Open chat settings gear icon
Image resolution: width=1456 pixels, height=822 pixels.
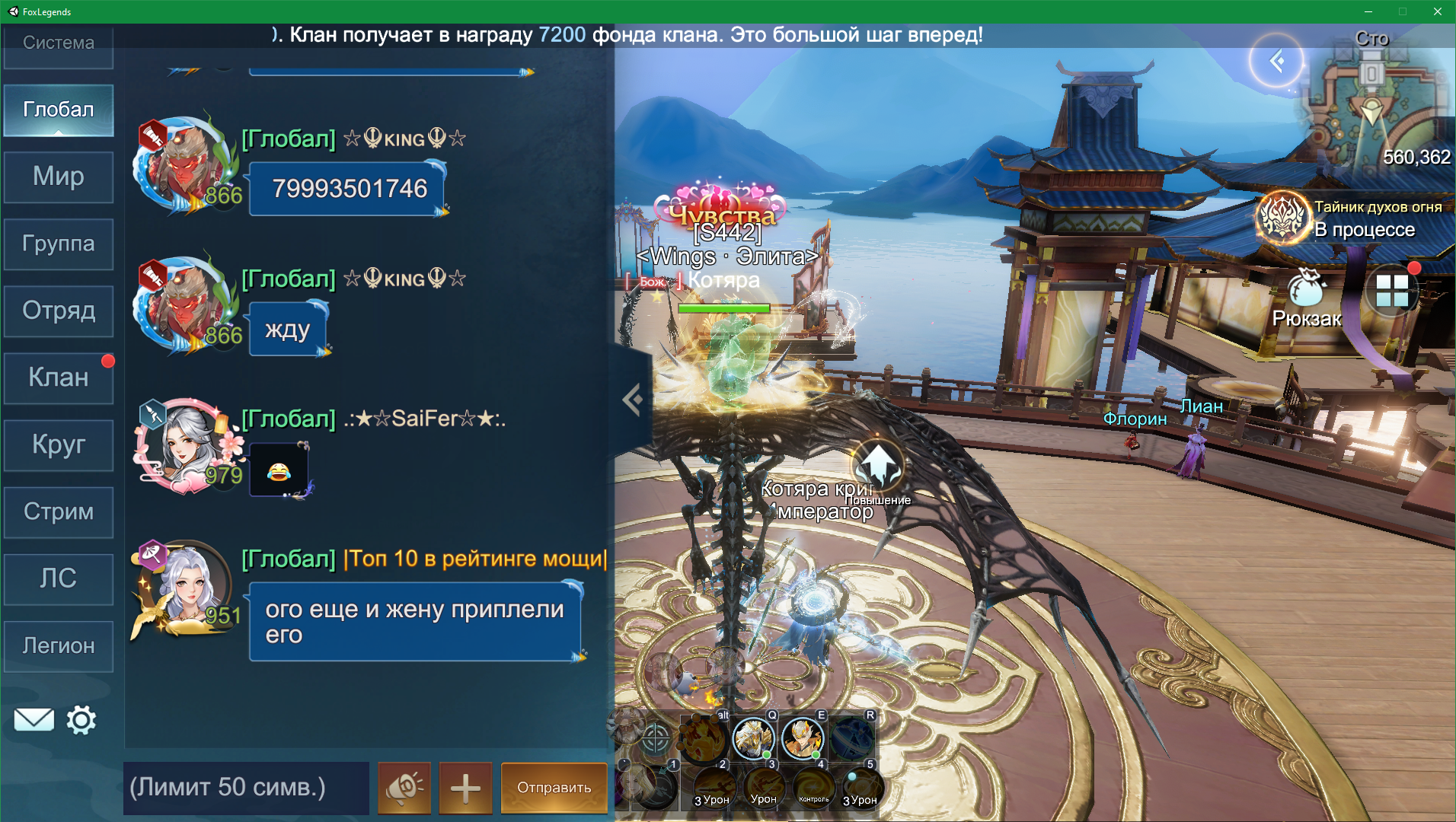pos(81,719)
